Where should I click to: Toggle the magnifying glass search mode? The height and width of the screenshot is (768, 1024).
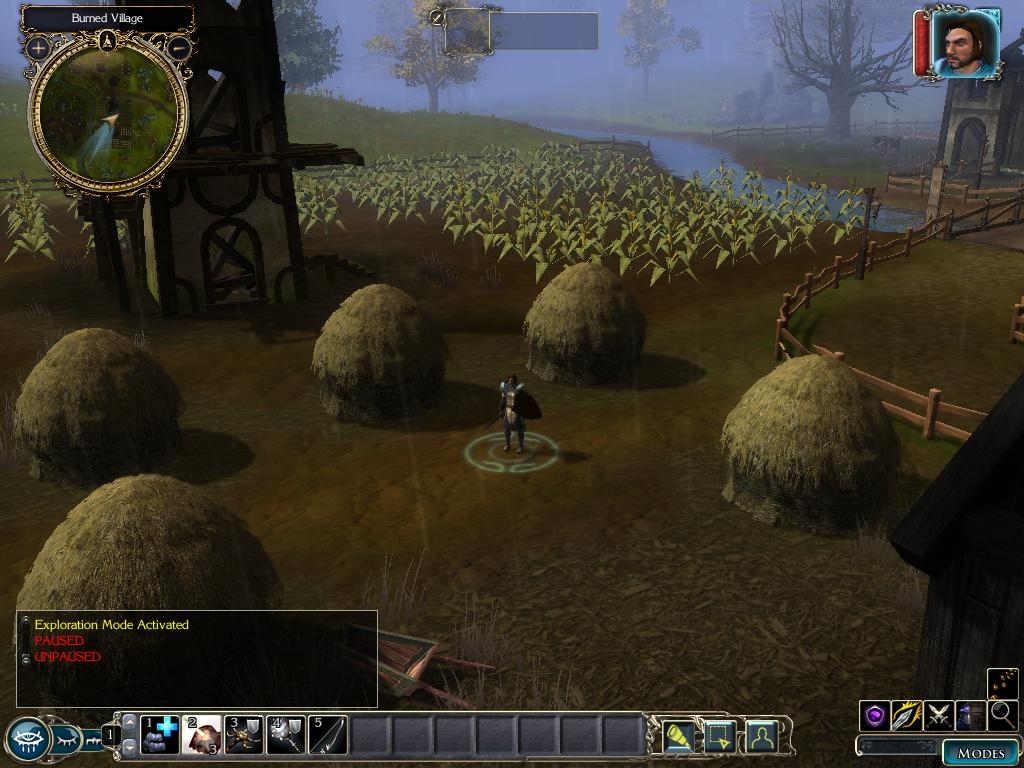pos(1002,715)
